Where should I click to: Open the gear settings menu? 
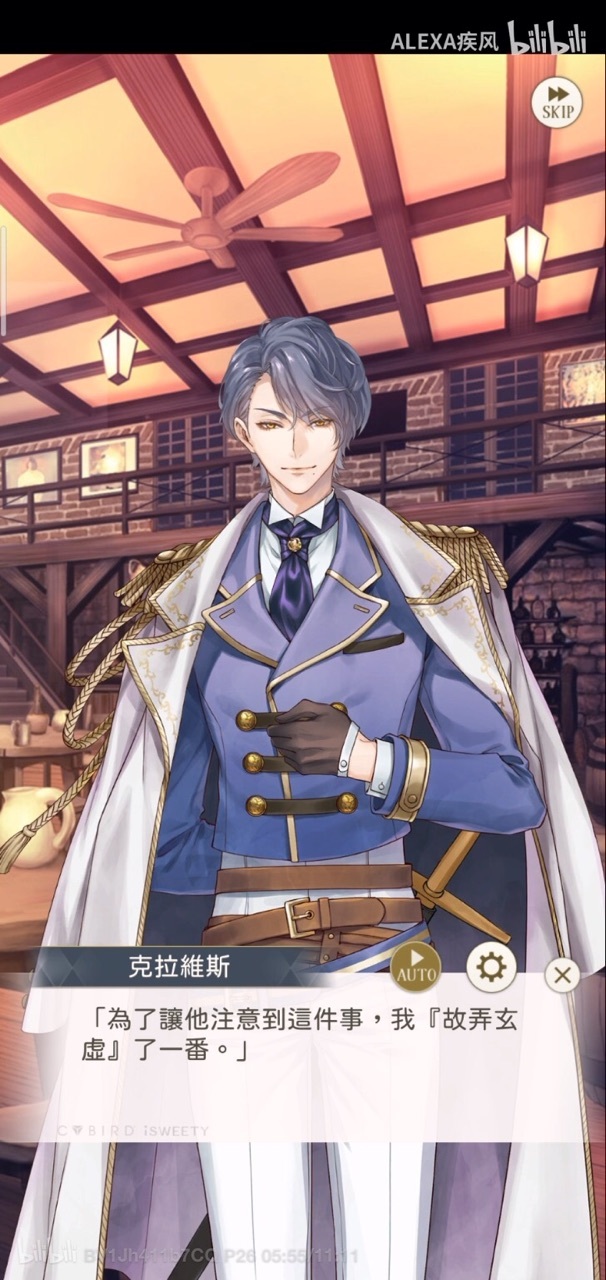(491, 967)
